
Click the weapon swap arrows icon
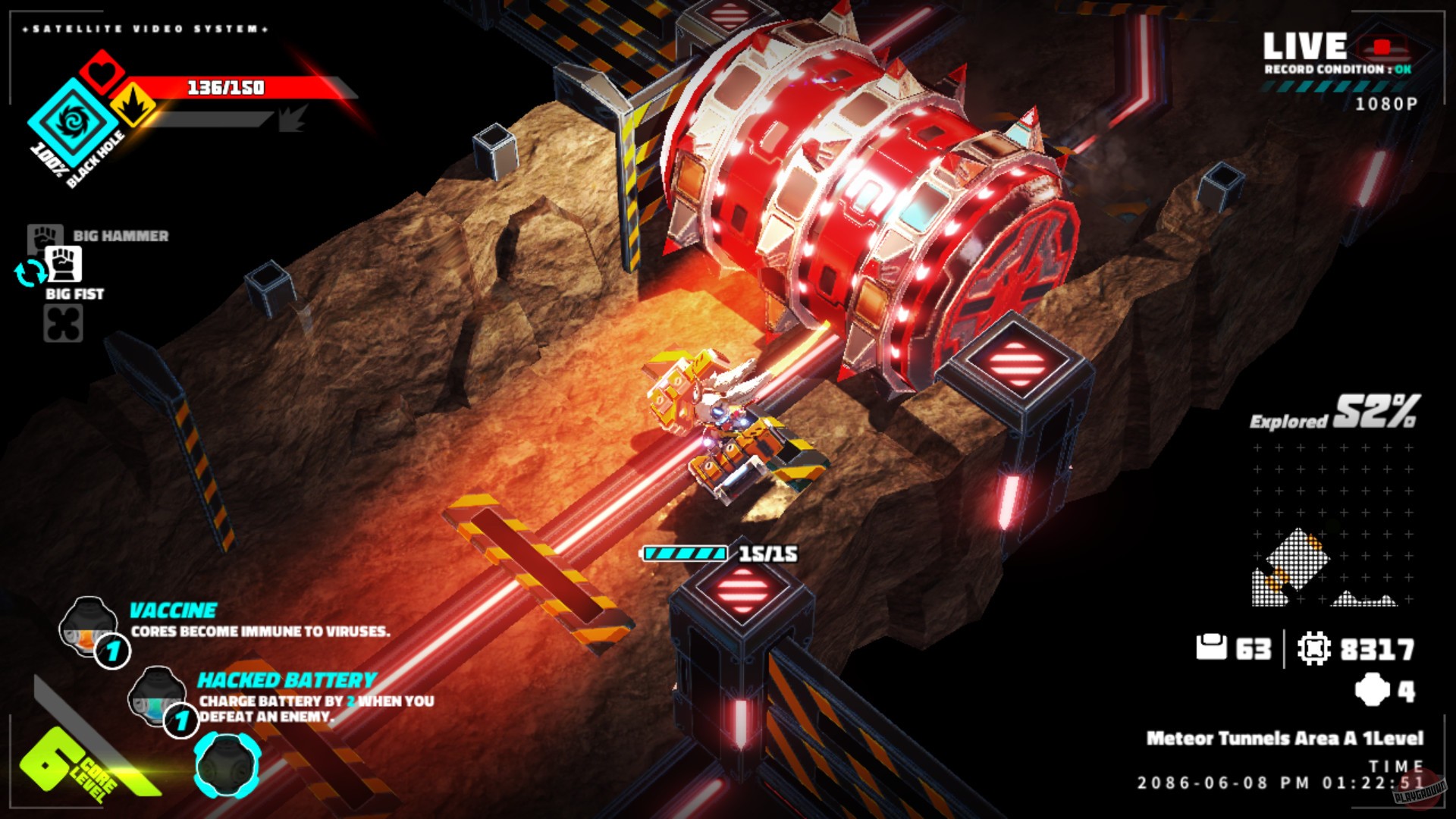coord(30,273)
